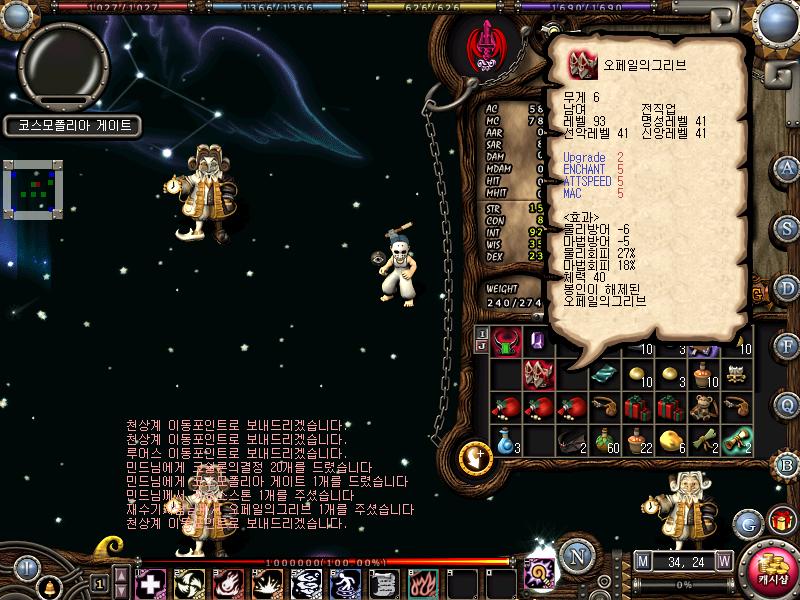Click the crescent moon plus button
Image resolution: width=800 pixels, height=600 pixels.
pos(474,457)
